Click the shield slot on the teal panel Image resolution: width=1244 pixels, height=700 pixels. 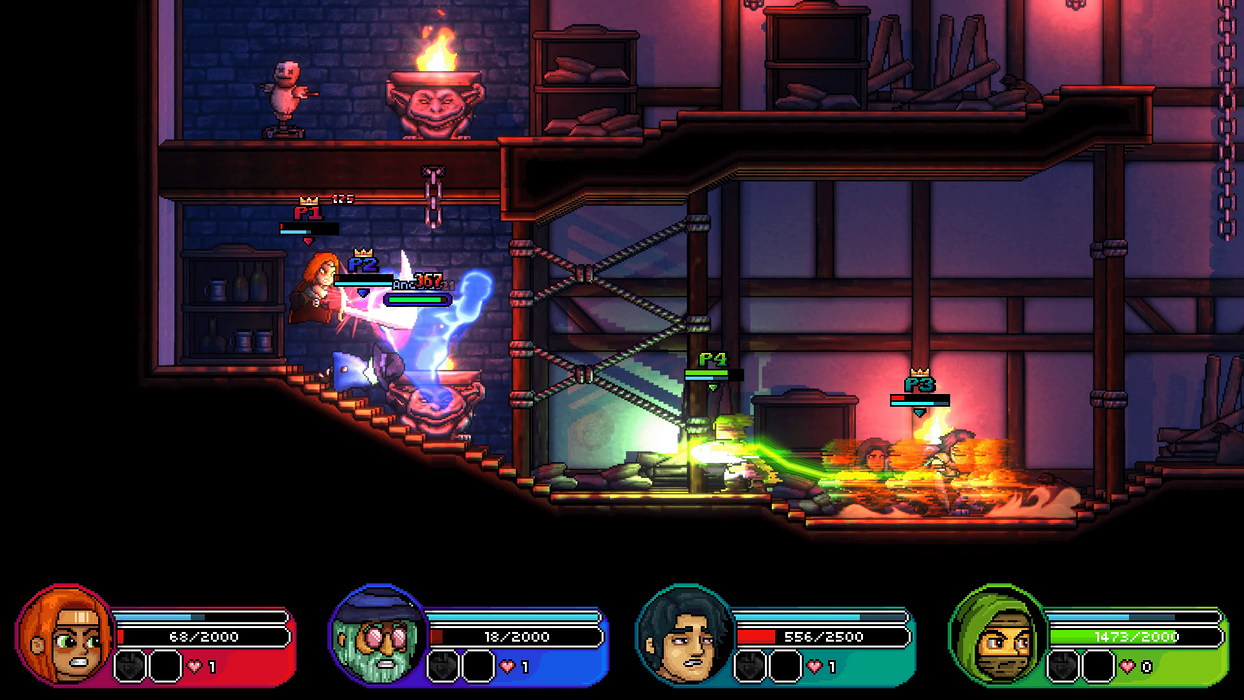click(x=751, y=666)
